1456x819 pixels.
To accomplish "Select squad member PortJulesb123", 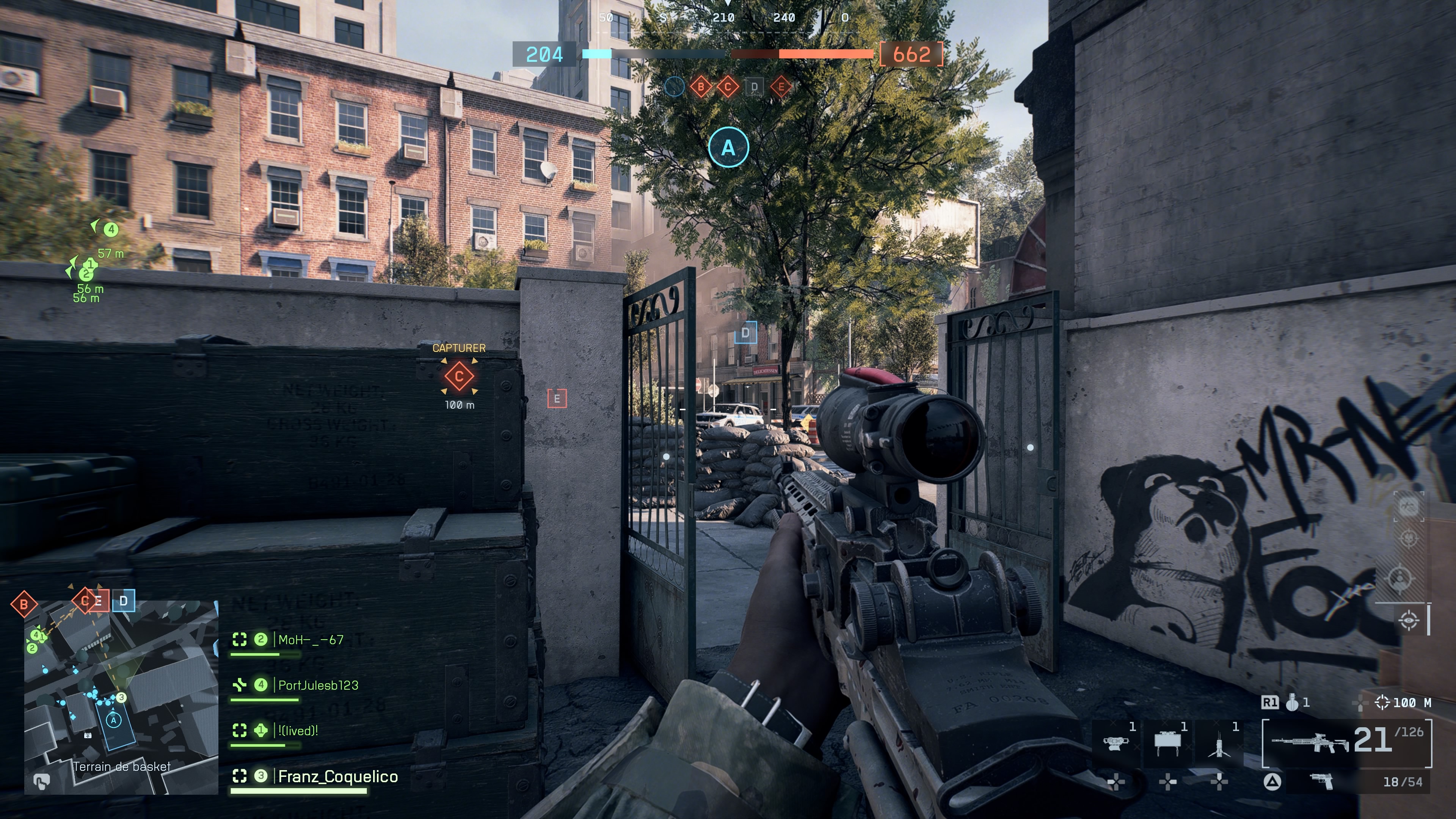I will click(x=318, y=685).
